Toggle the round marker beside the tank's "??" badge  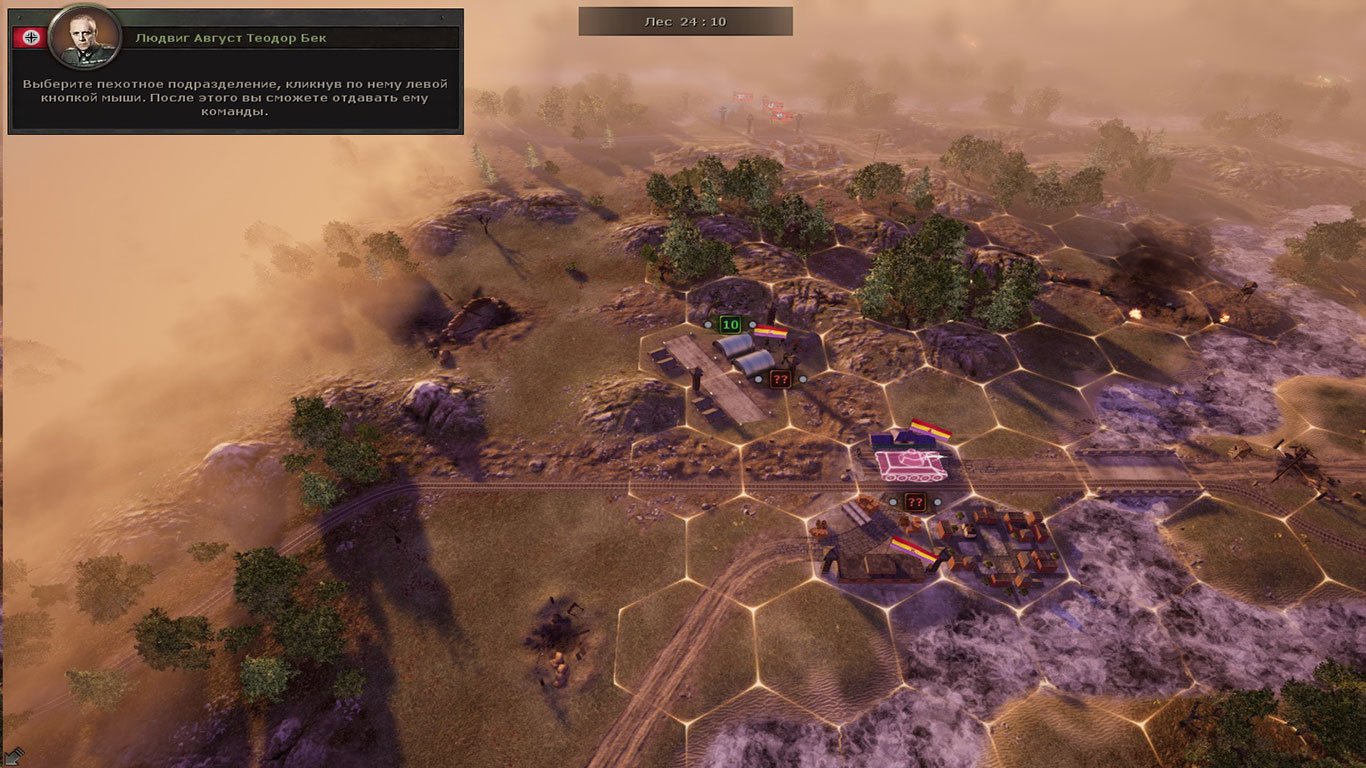point(937,502)
